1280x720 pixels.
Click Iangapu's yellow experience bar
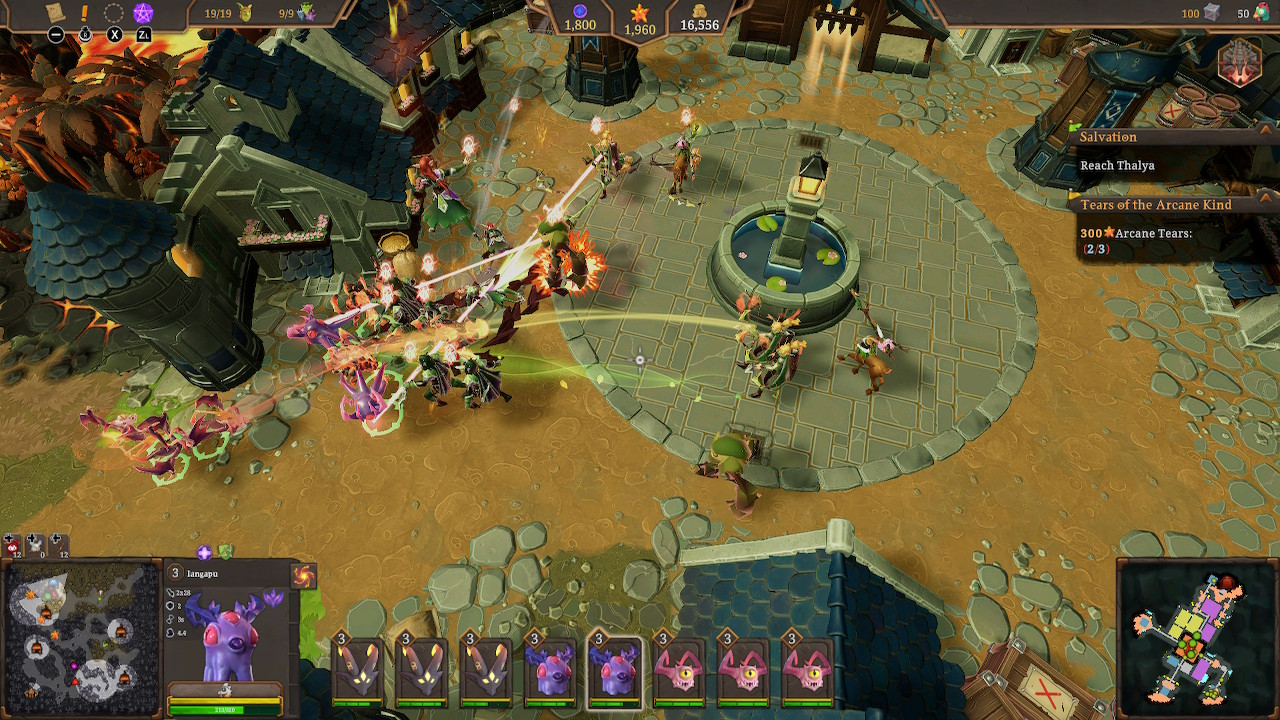click(x=224, y=701)
